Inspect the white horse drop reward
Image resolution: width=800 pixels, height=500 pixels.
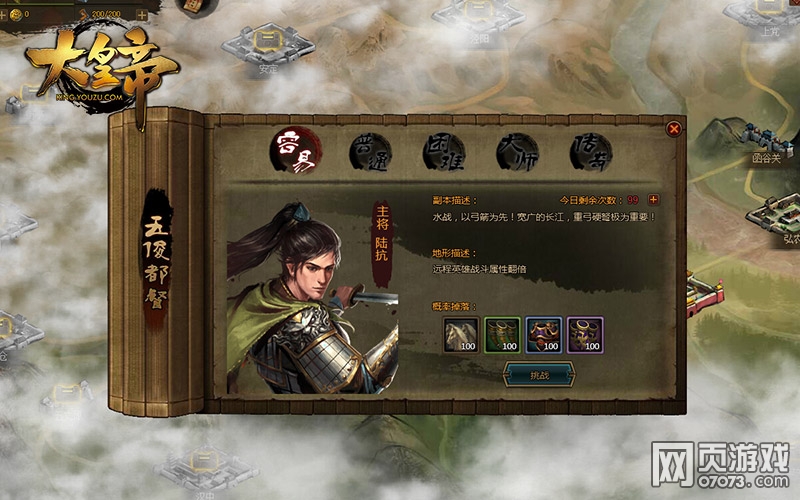(462, 335)
